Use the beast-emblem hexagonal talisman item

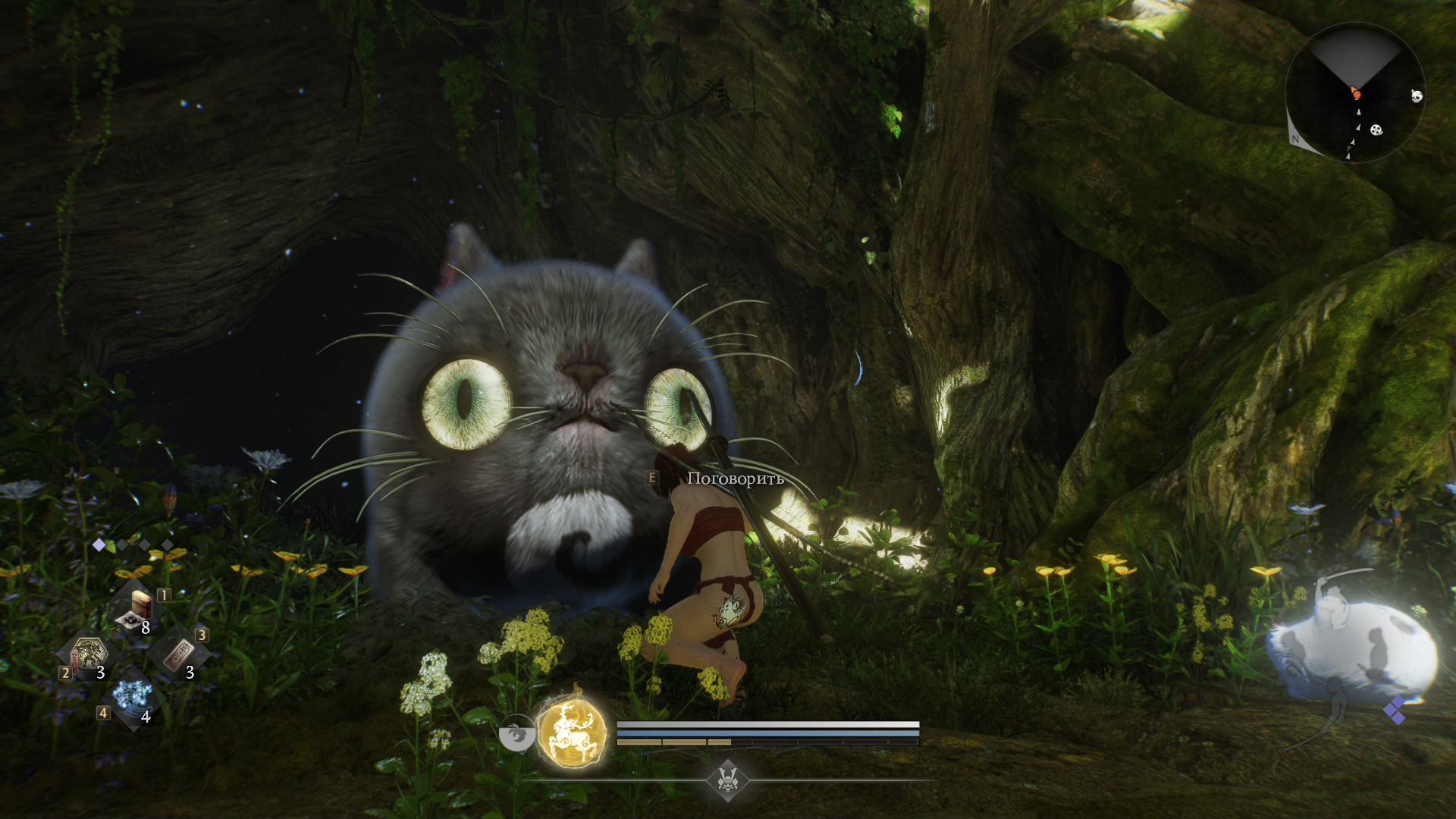89,653
